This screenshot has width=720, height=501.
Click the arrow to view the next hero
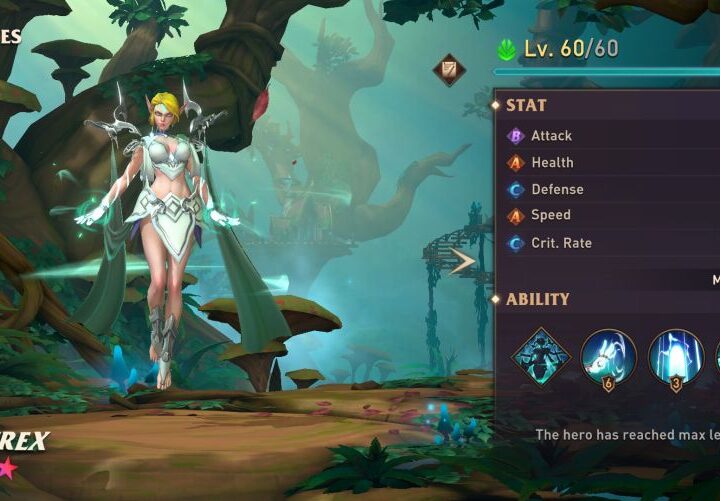[x=463, y=262]
